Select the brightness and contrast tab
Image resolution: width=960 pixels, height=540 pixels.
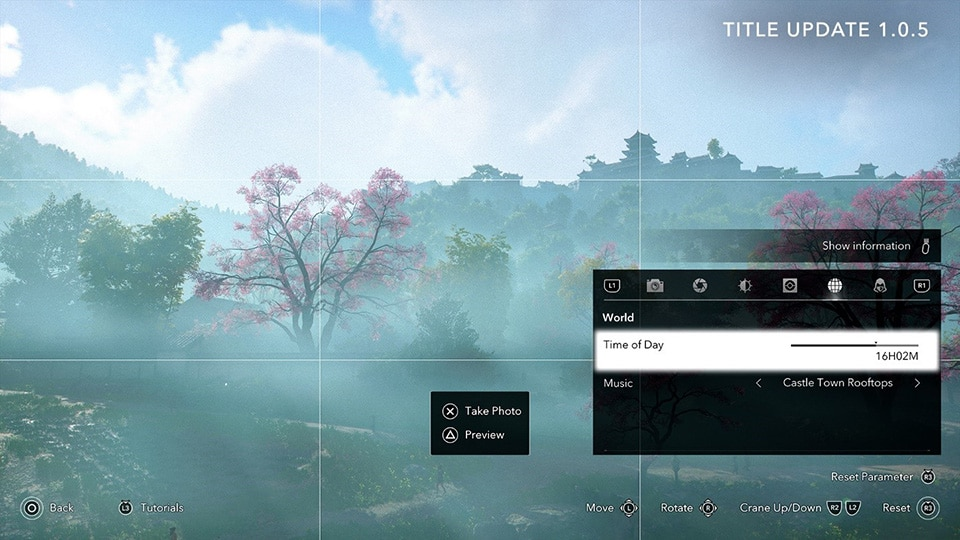coord(745,286)
